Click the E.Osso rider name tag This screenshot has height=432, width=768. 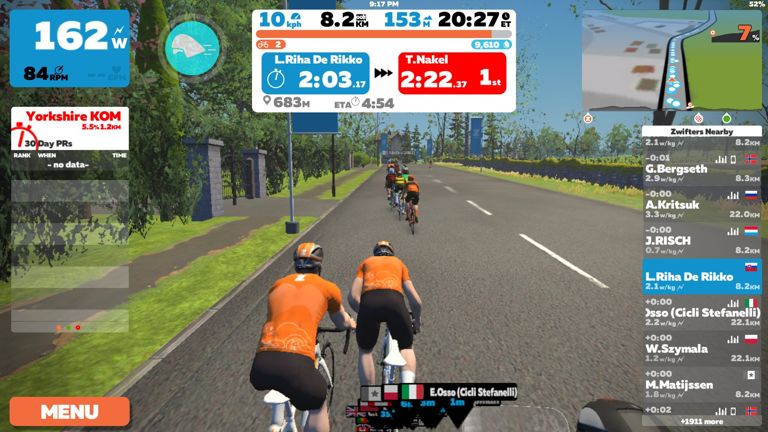(x=472, y=392)
